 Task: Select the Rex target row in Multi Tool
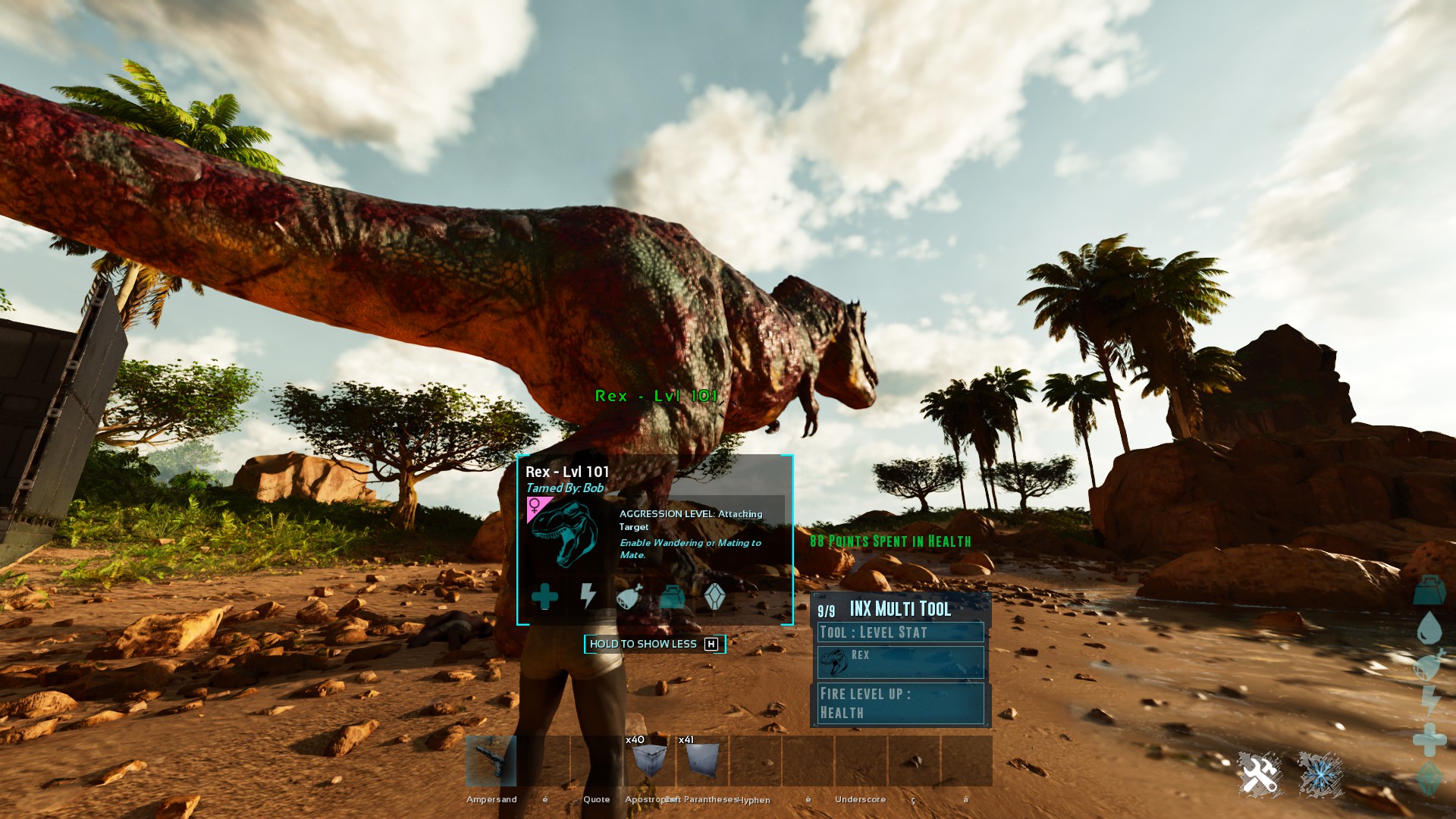pos(900,662)
